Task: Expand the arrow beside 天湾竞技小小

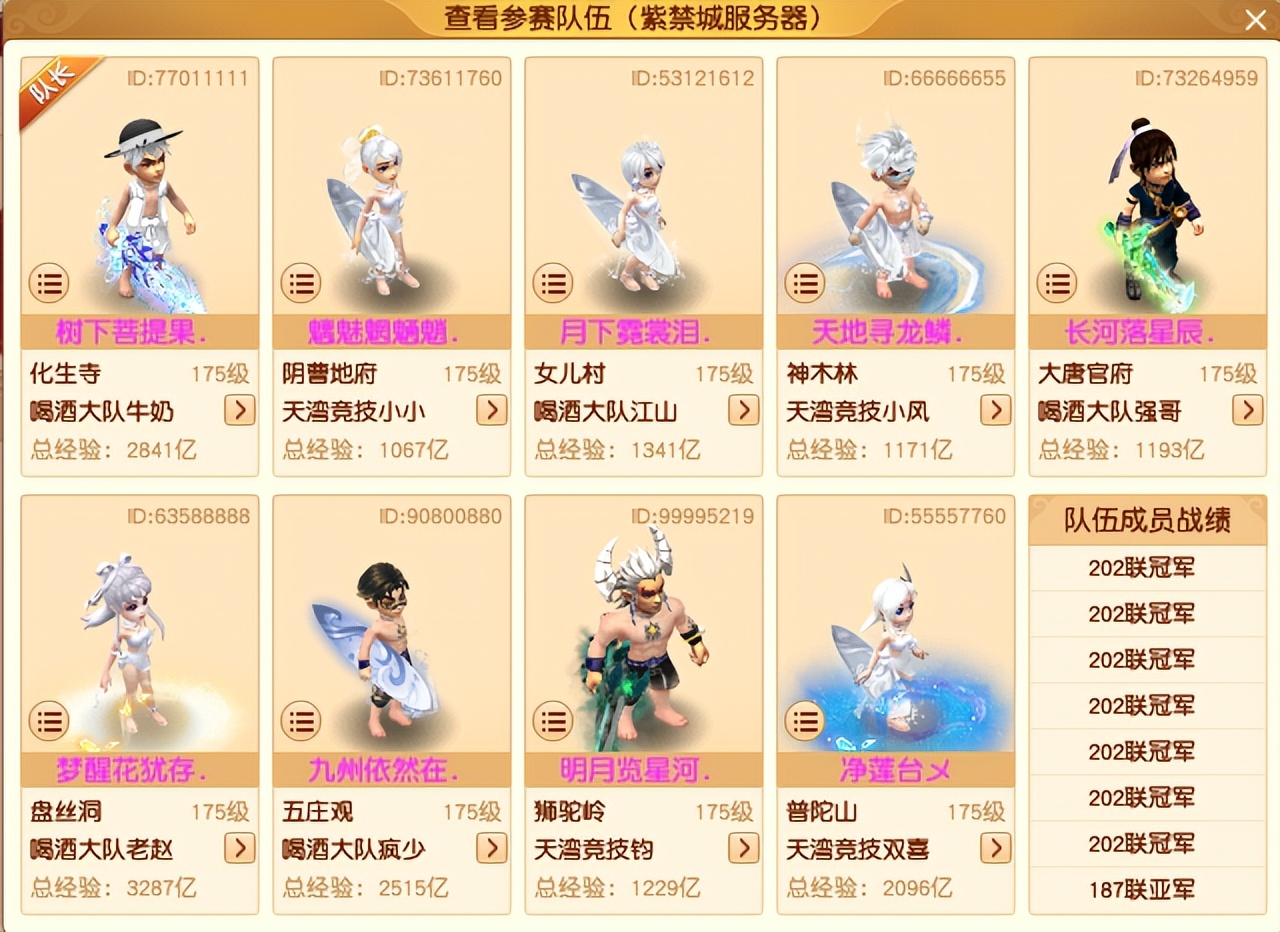Action: [x=491, y=411]
